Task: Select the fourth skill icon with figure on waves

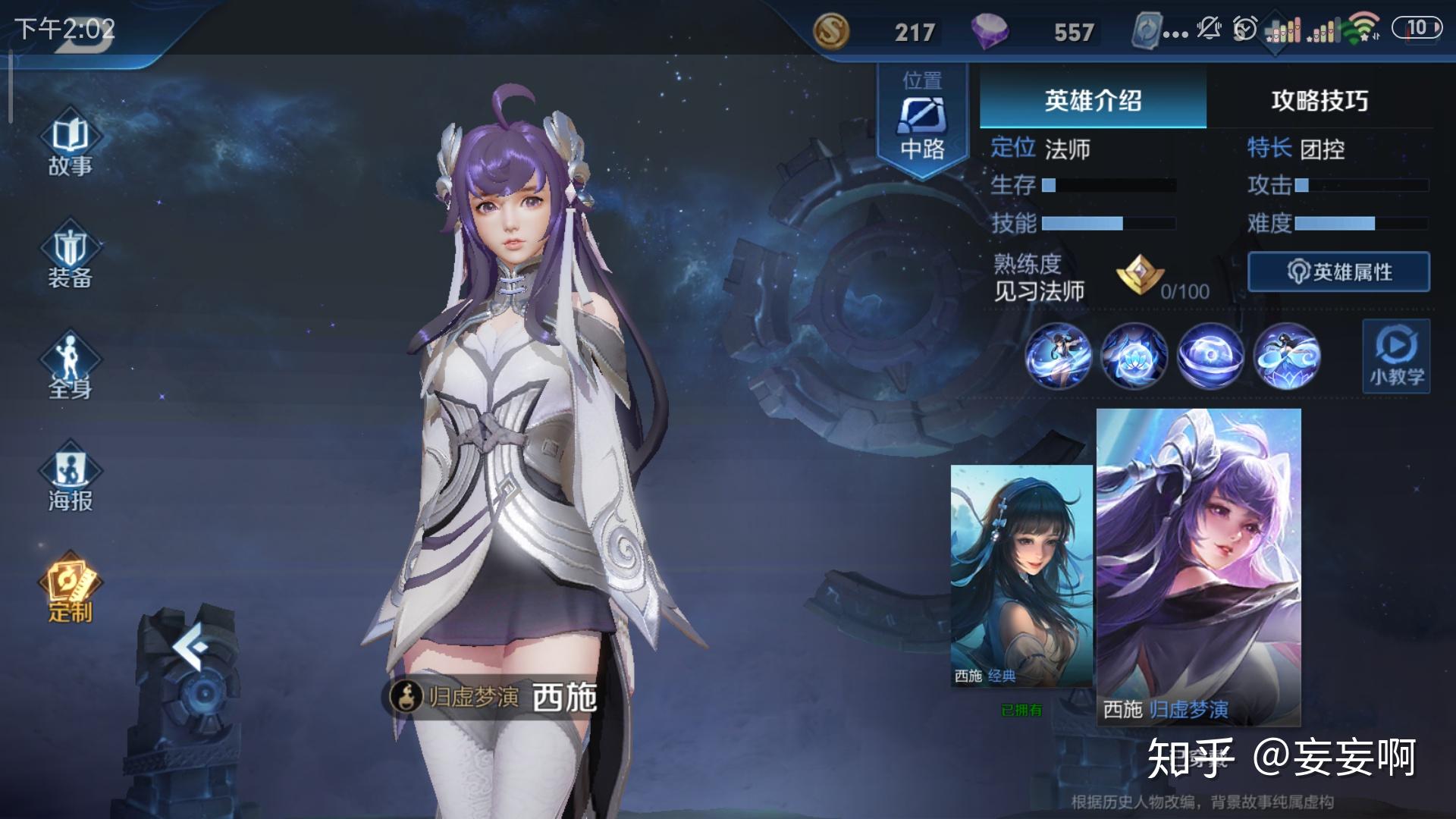Action: (1287, 356)
